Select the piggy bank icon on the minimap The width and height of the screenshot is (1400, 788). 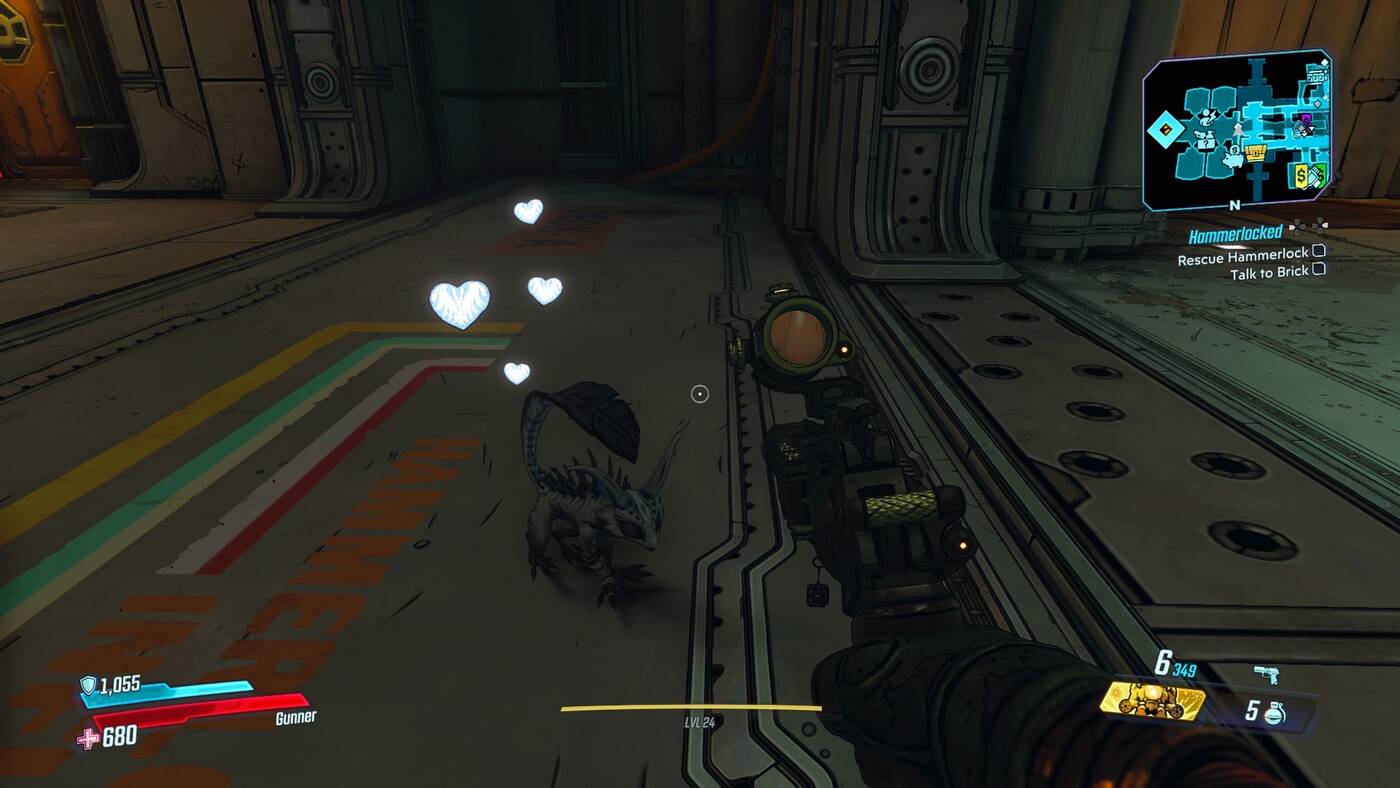pyautogui.click(x=1233, y=161)
